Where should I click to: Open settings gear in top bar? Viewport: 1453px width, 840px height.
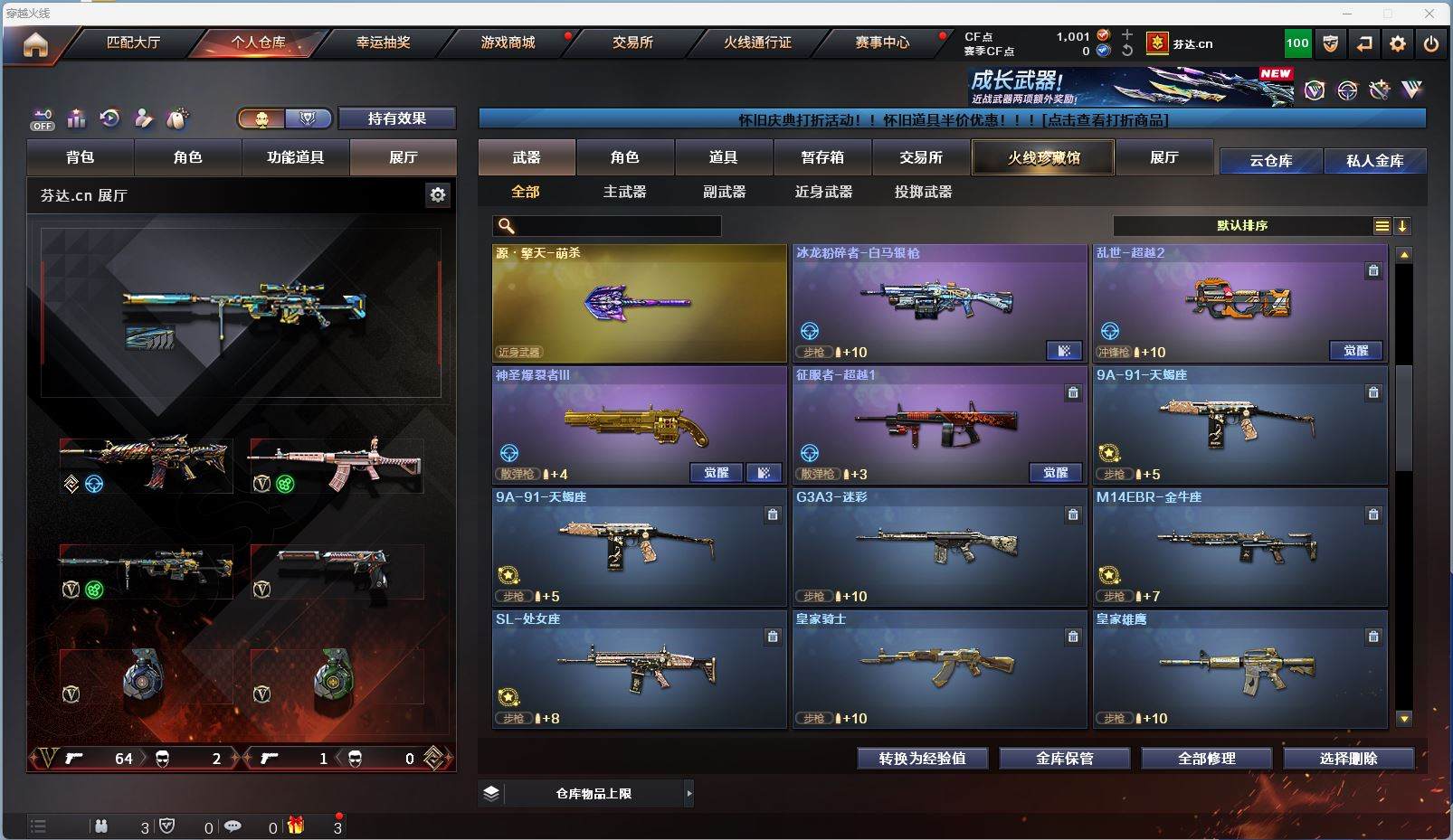click(1398, 43)
